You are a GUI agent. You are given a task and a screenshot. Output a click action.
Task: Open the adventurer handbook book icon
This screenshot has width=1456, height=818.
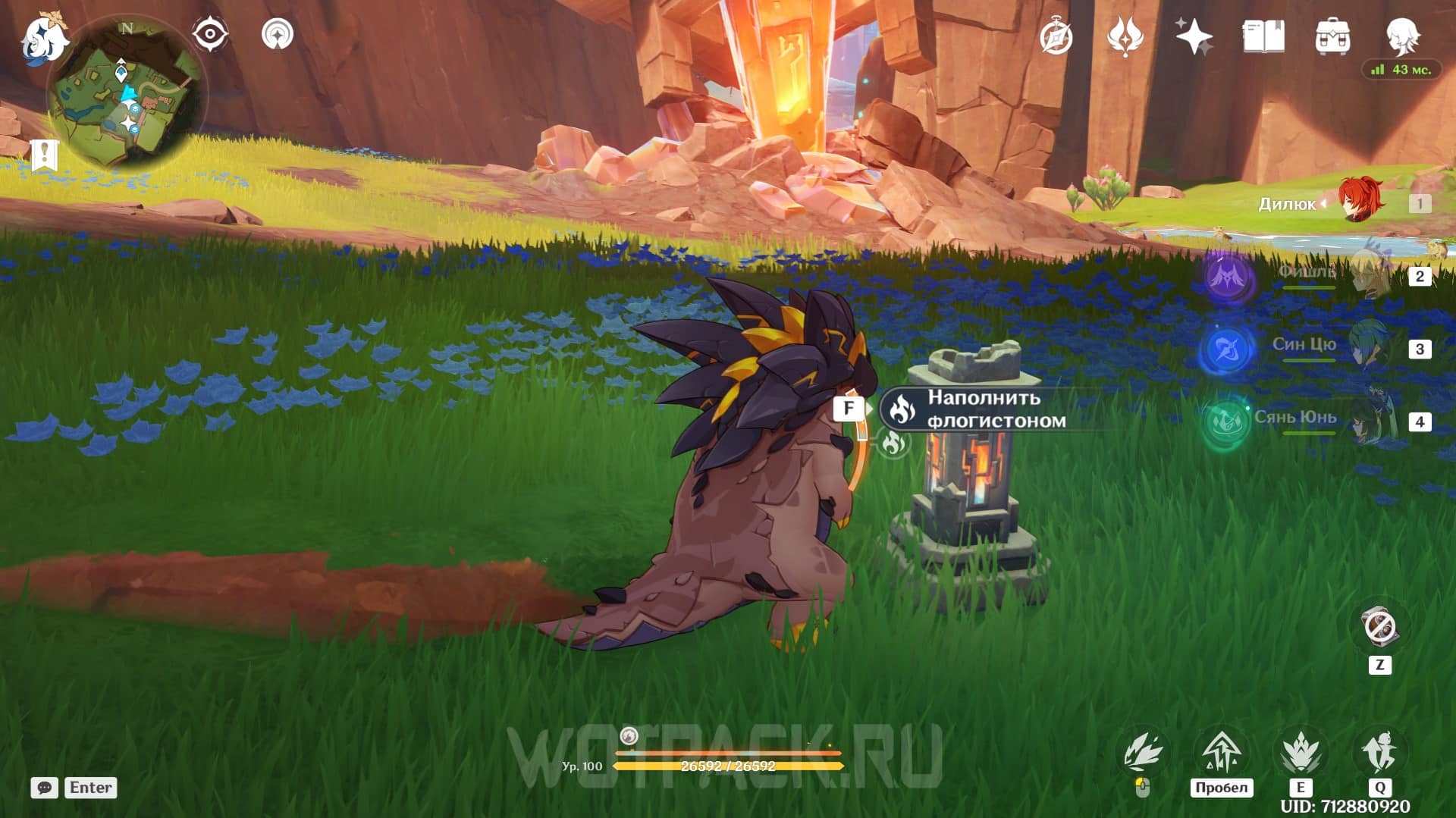tap(1263, 36)
